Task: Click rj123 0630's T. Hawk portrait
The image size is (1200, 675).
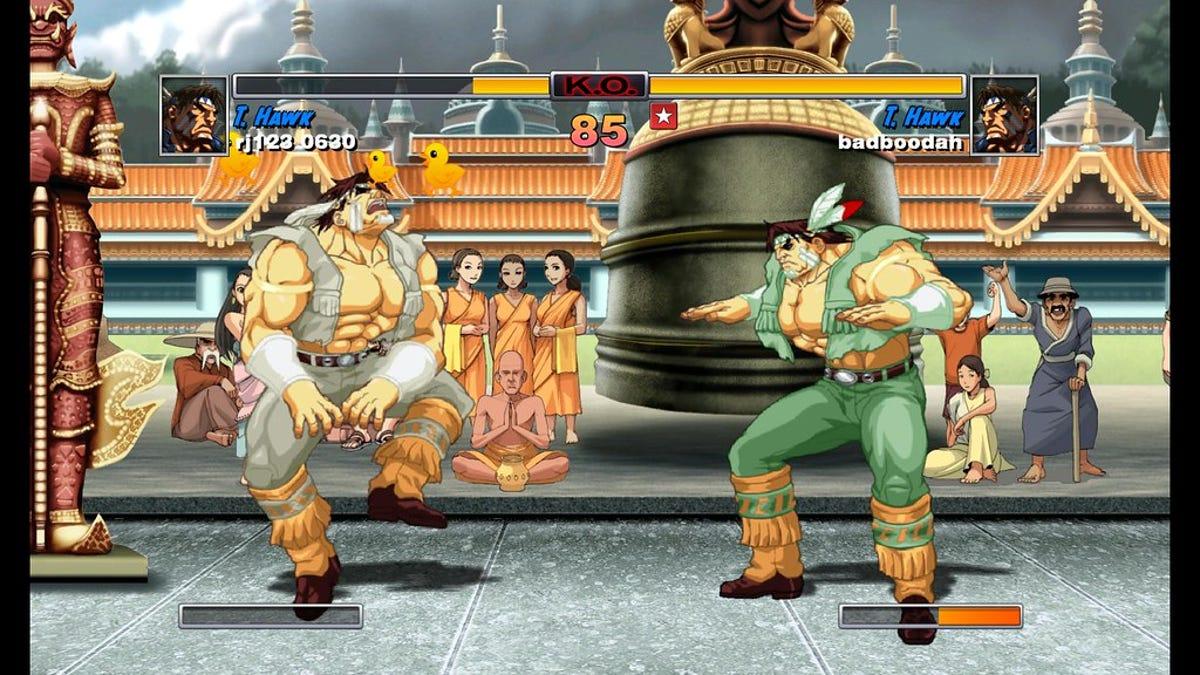Action: pyautogui.click(x=193, y=116)
